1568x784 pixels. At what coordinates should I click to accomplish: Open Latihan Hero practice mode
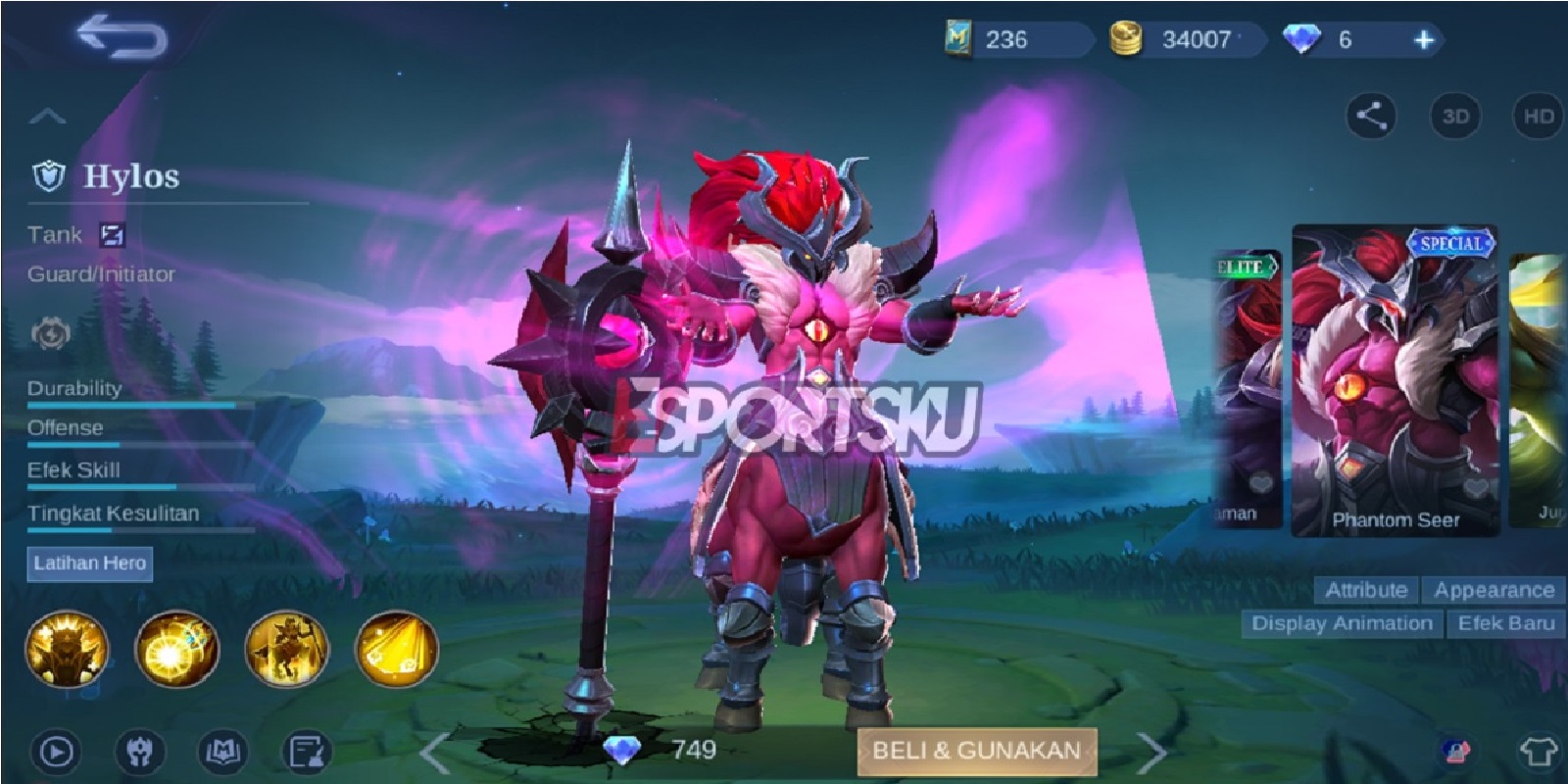click(x=91, y=563)
